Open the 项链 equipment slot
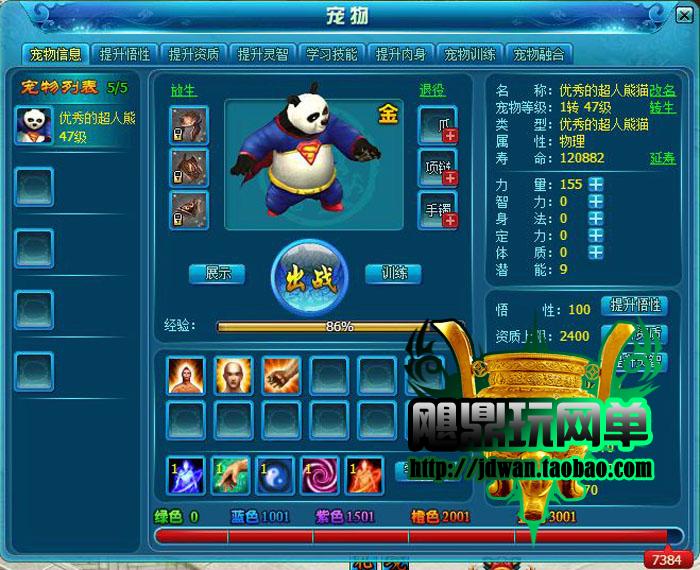 point(438,168)
